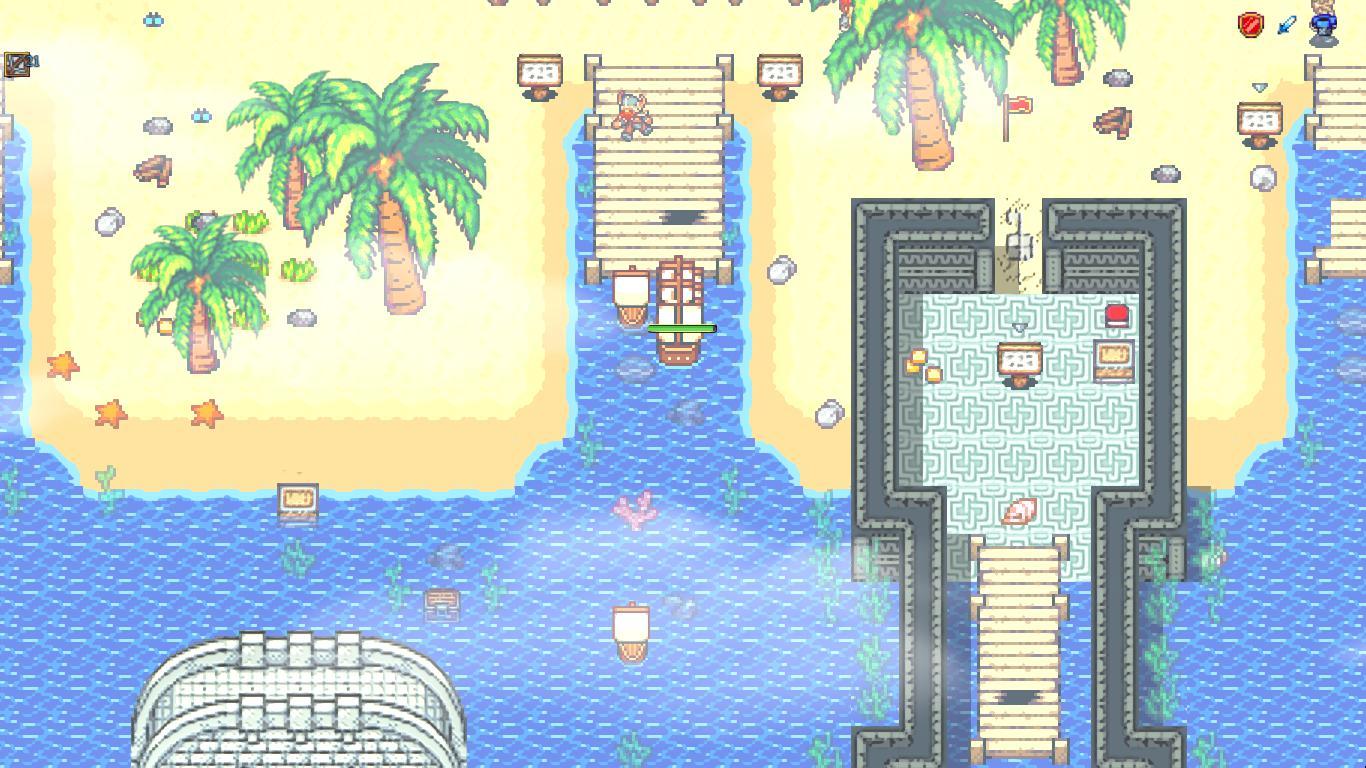This screenshot has width=1366, height=768.
Task: Click the ship's green health bar
Action: 682,327
